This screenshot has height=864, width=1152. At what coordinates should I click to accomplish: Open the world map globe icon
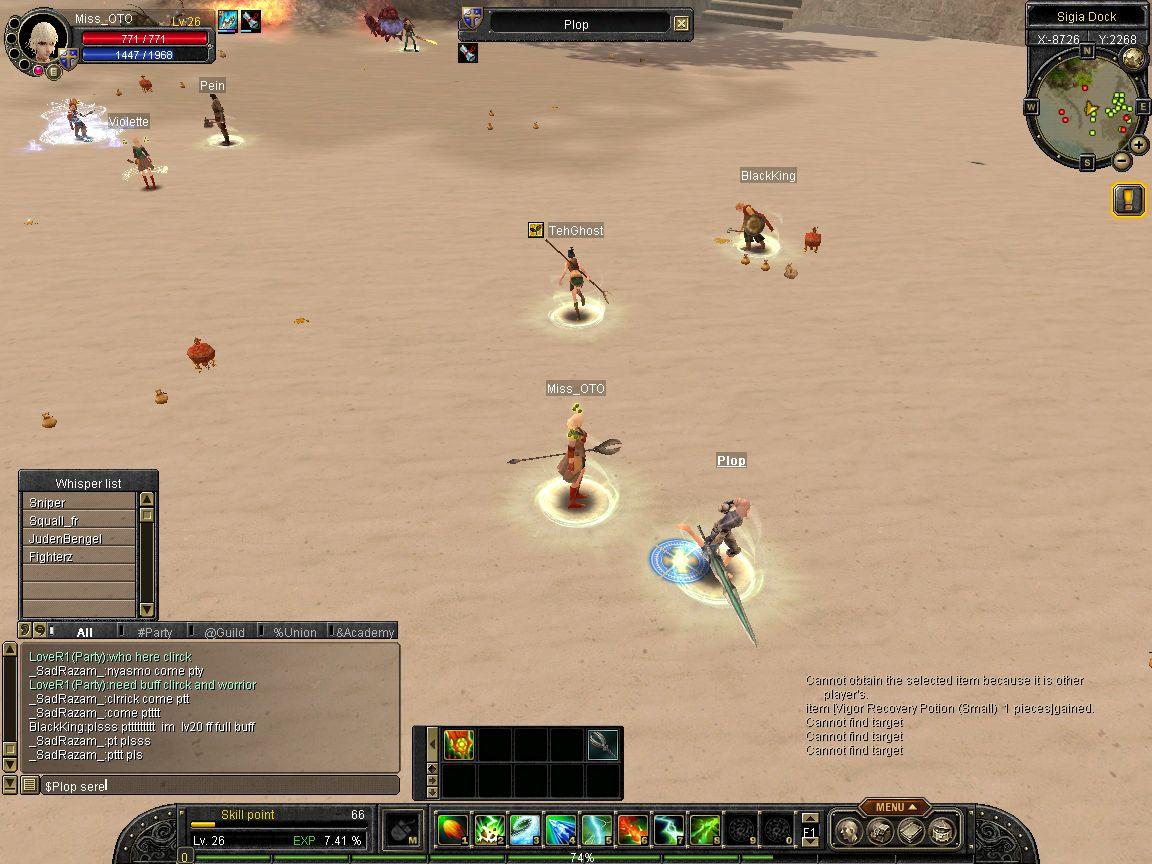point(1132,59)
